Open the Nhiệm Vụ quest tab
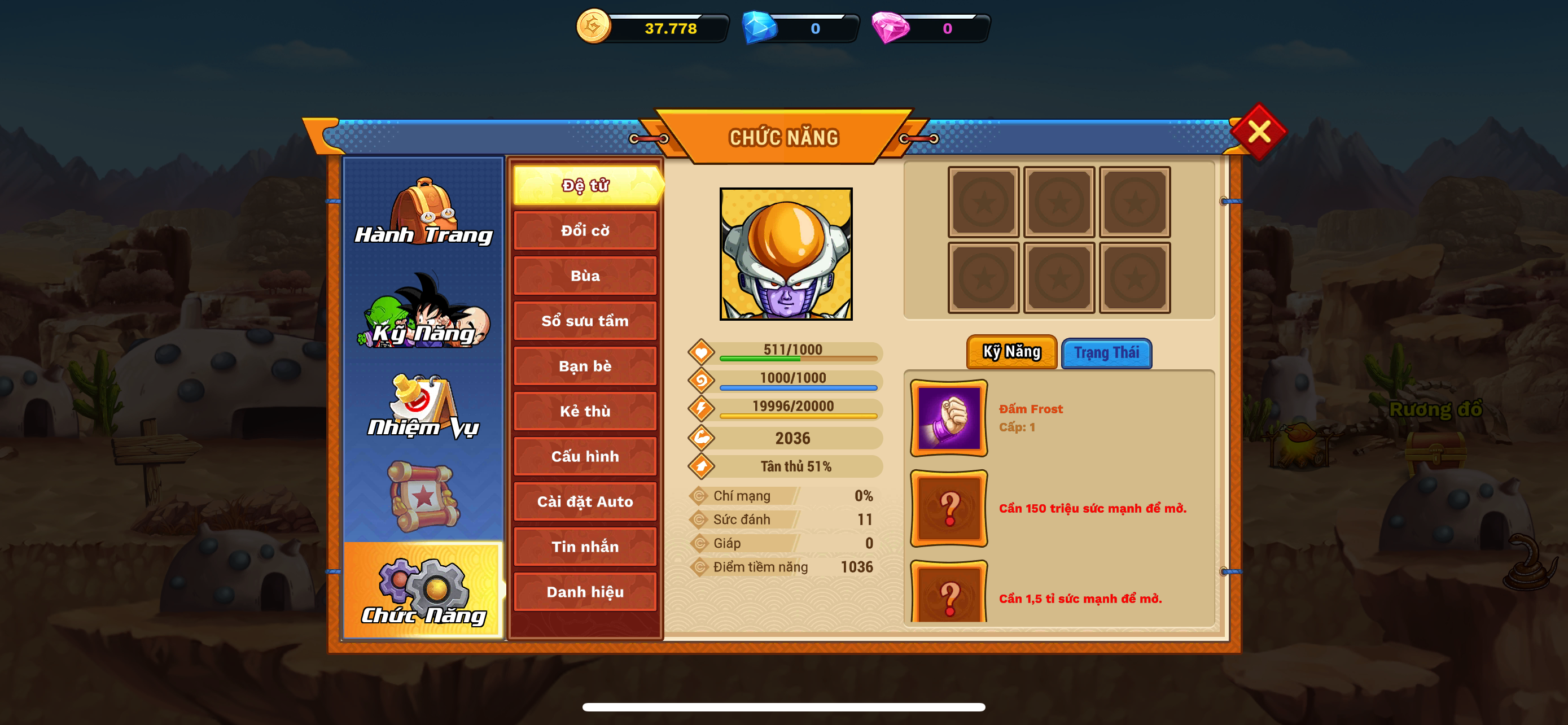This screenshot has height=725, width=1568. (424, 407)
